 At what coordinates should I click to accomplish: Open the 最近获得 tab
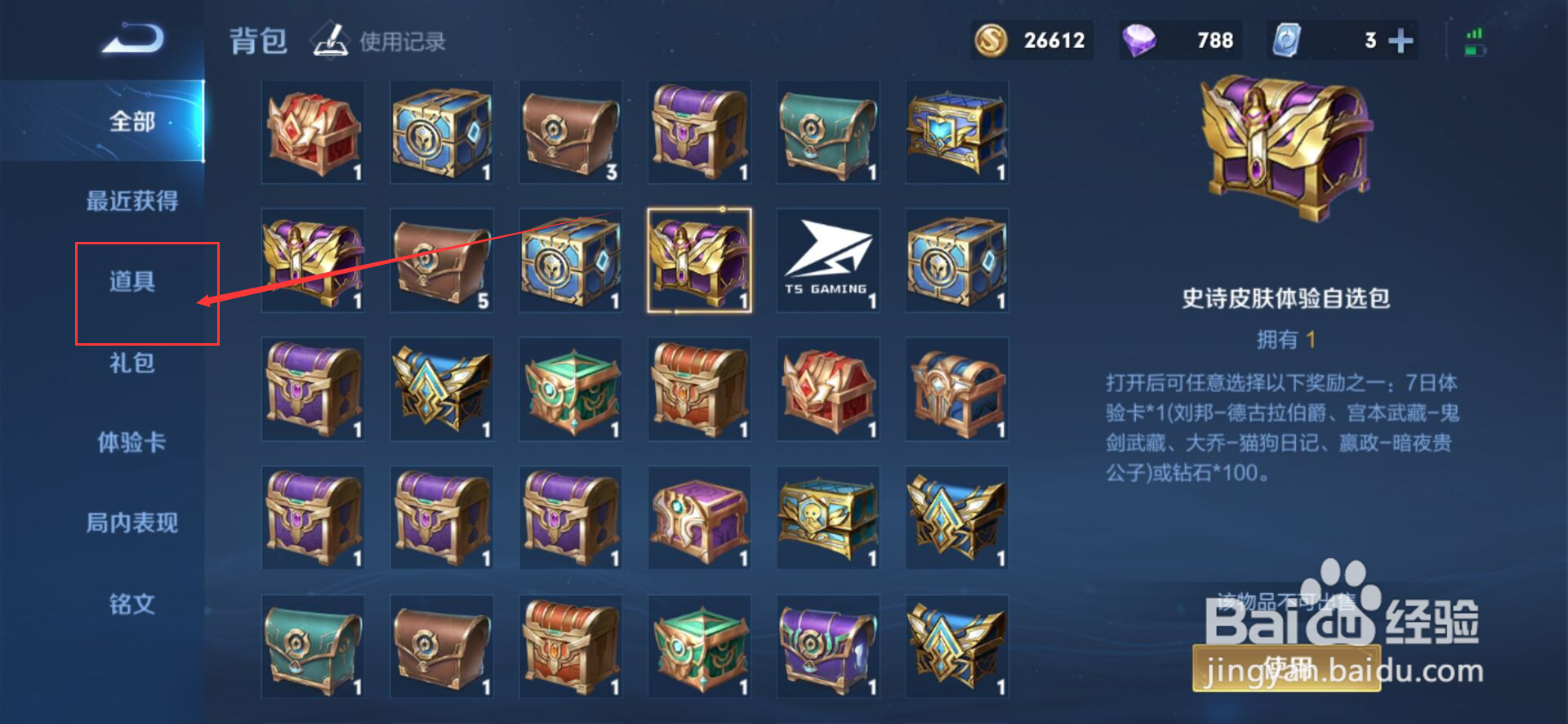pos(131,201)
